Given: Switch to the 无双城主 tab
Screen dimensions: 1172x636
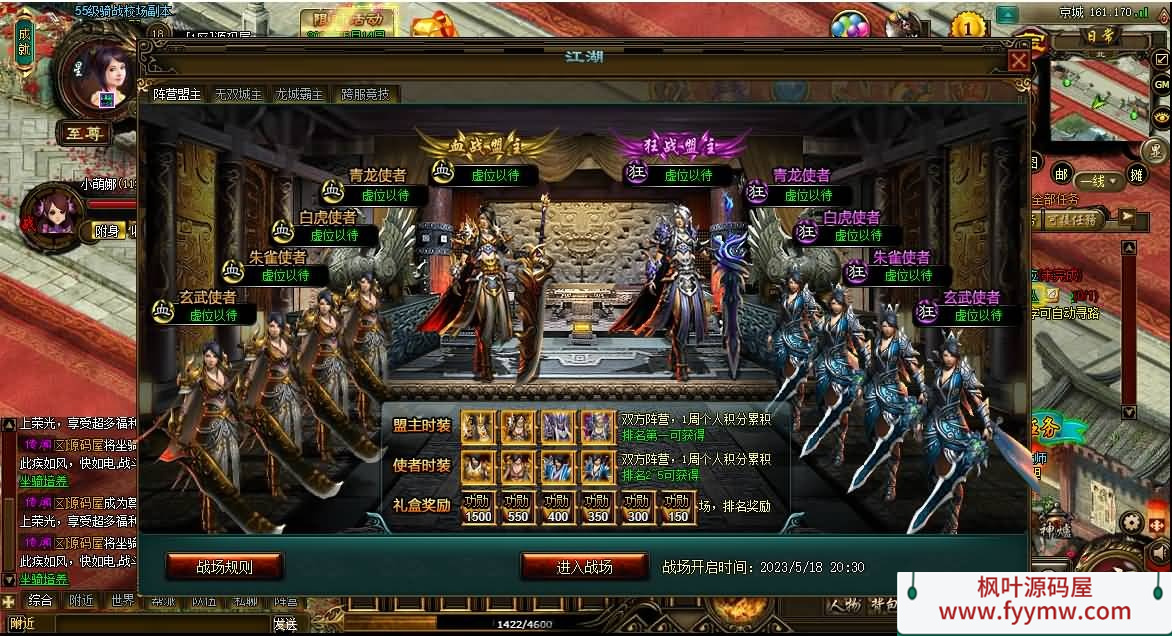Looking at the screenshot, I should click(x=238, y=94).
